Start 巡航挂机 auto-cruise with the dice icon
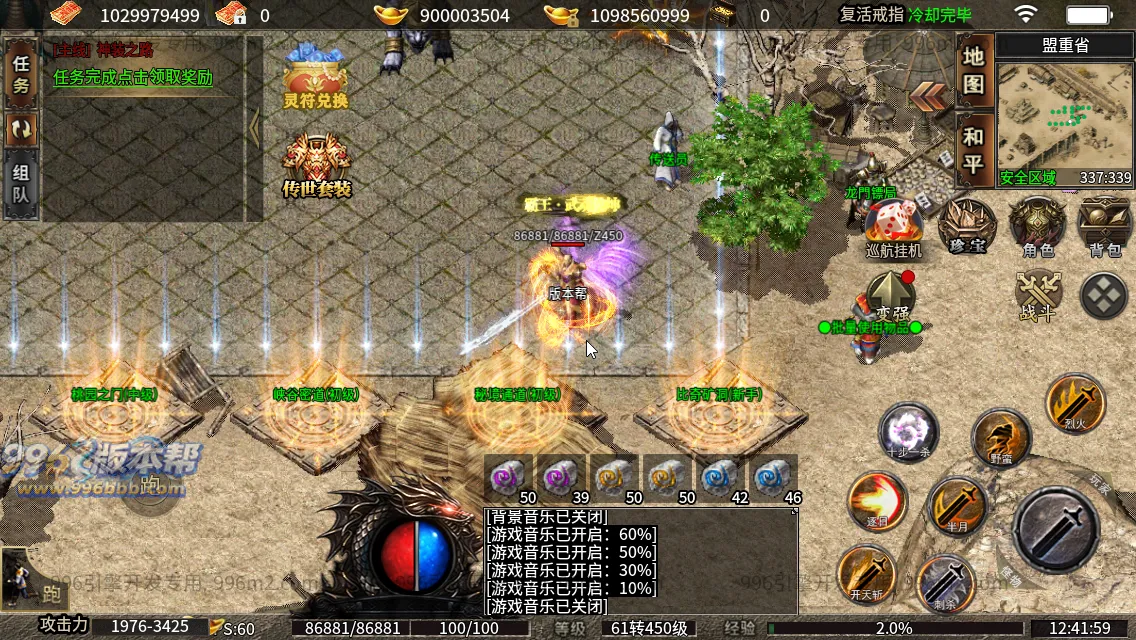The image size is (1136, 640). click(x=892, y=227)
